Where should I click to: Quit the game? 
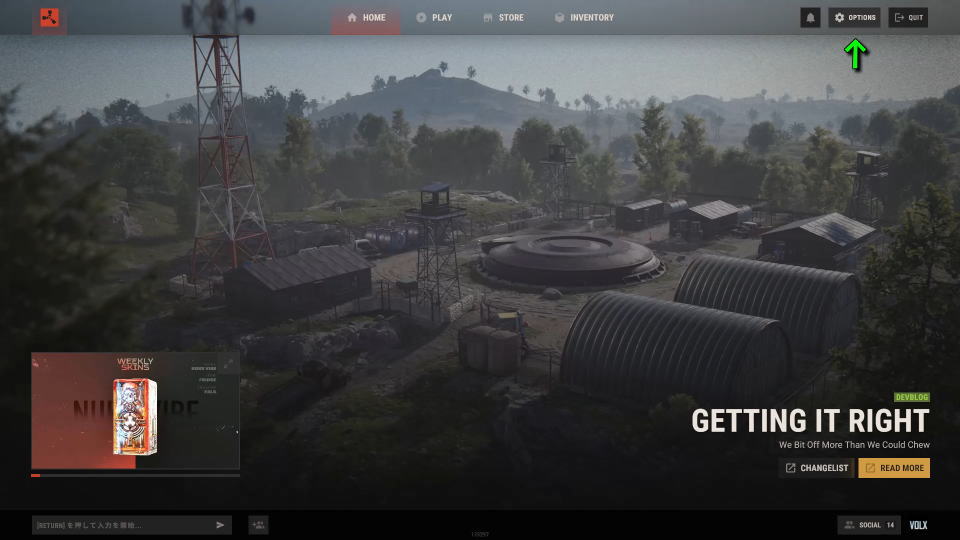[x=908, y=18]
